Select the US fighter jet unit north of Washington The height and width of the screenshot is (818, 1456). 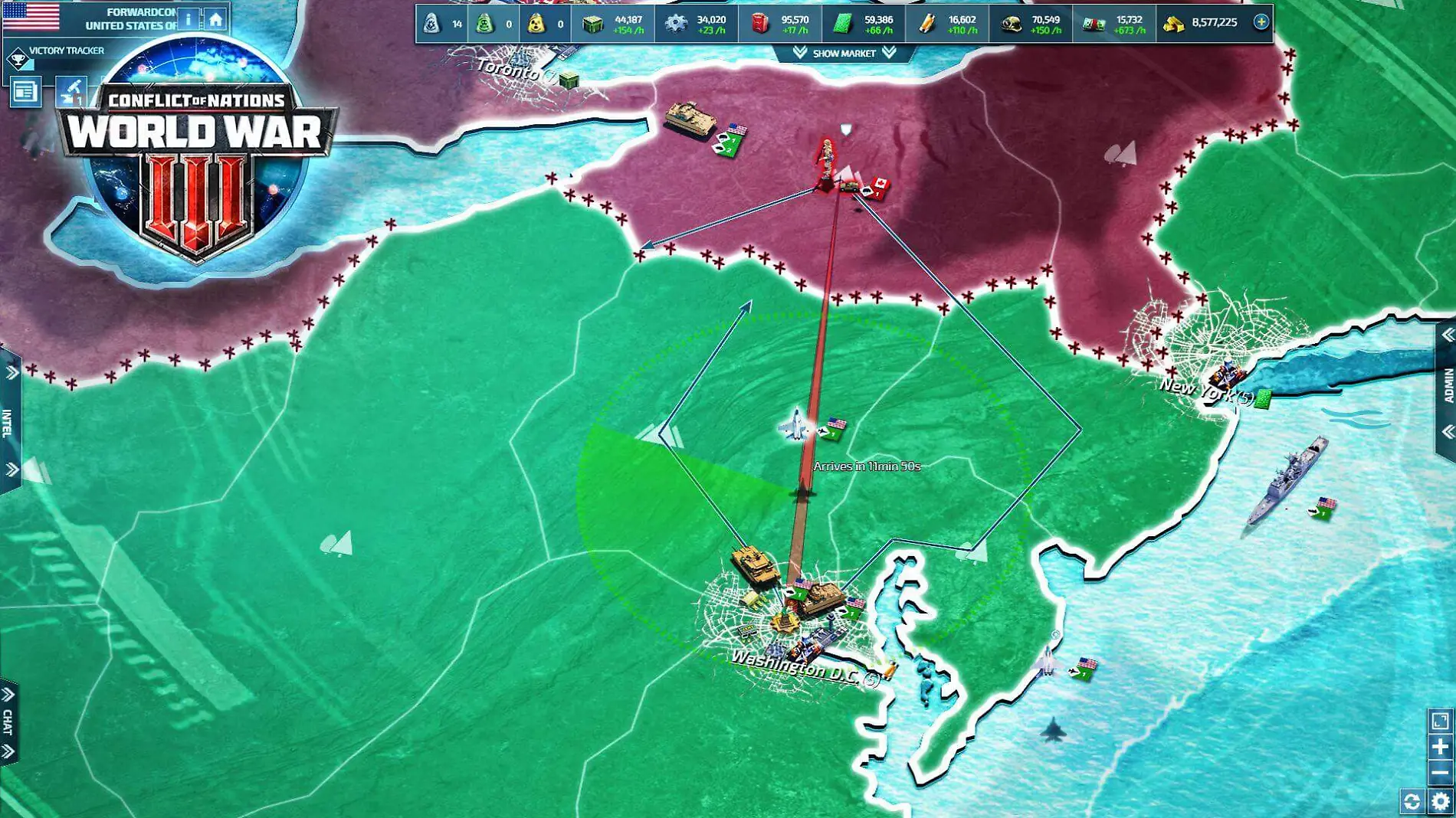[795, 424]
